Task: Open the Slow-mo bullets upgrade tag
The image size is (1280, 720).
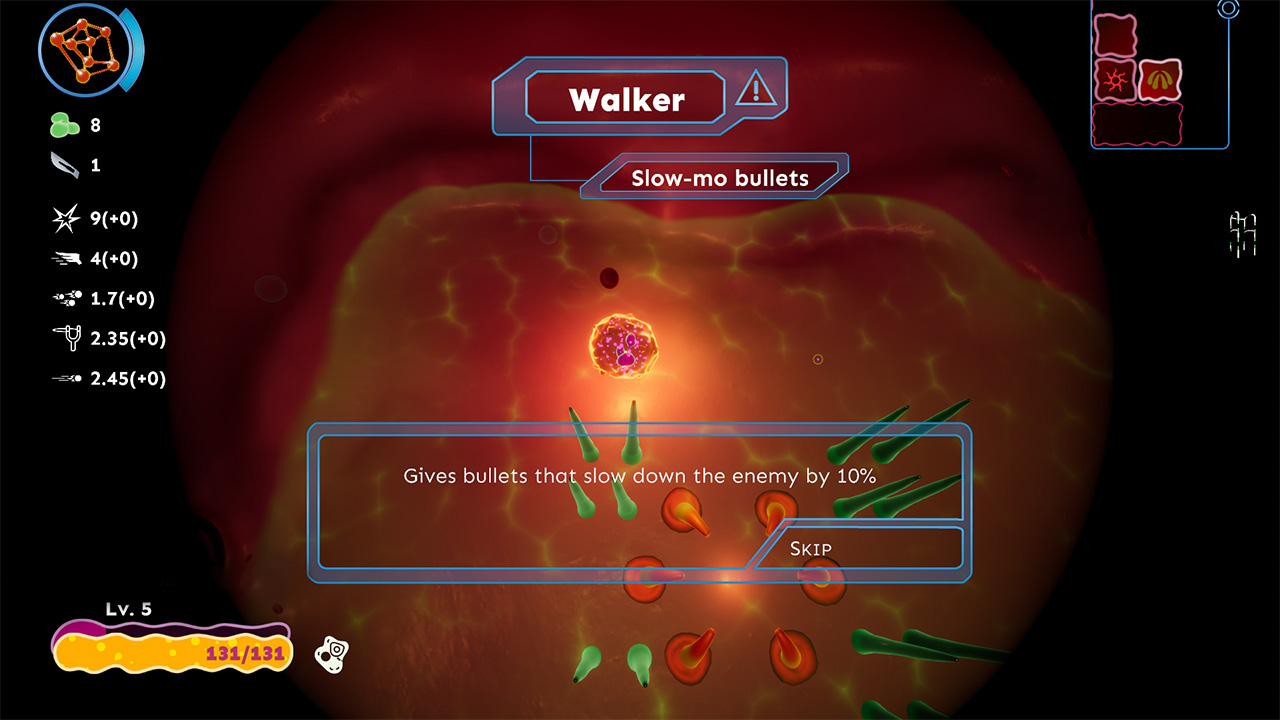Action: point(718,178)
